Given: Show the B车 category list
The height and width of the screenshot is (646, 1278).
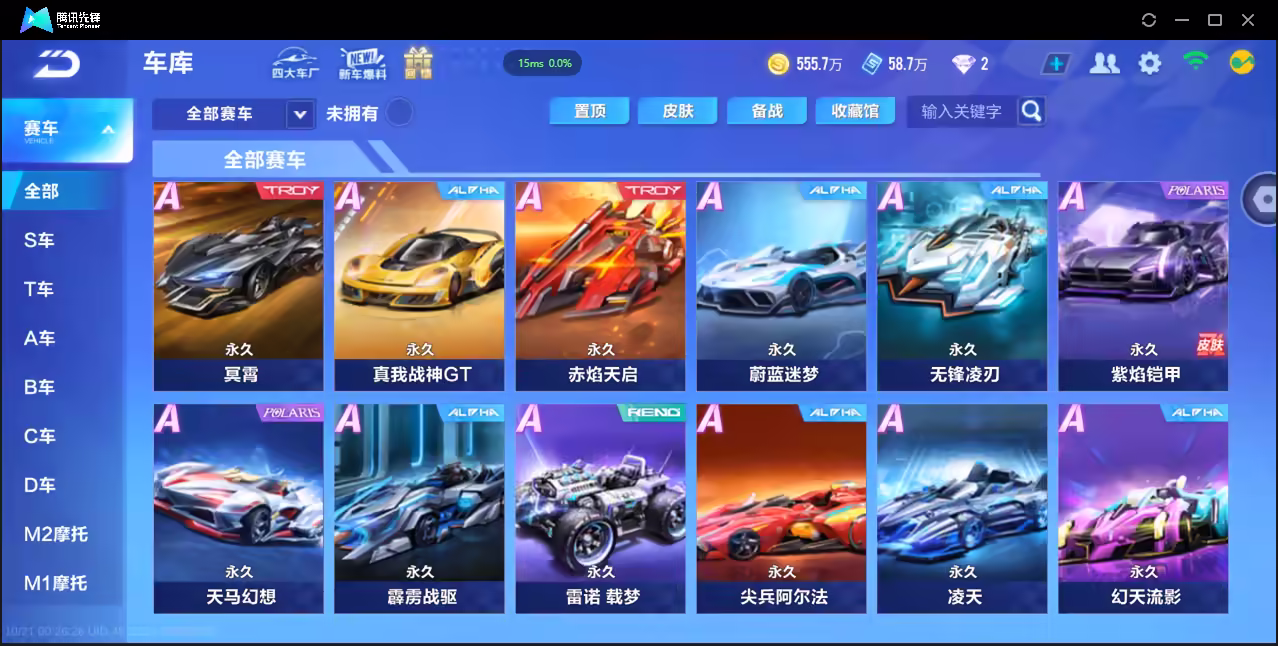Looking at the screenshot, I should tap(40, 387).
